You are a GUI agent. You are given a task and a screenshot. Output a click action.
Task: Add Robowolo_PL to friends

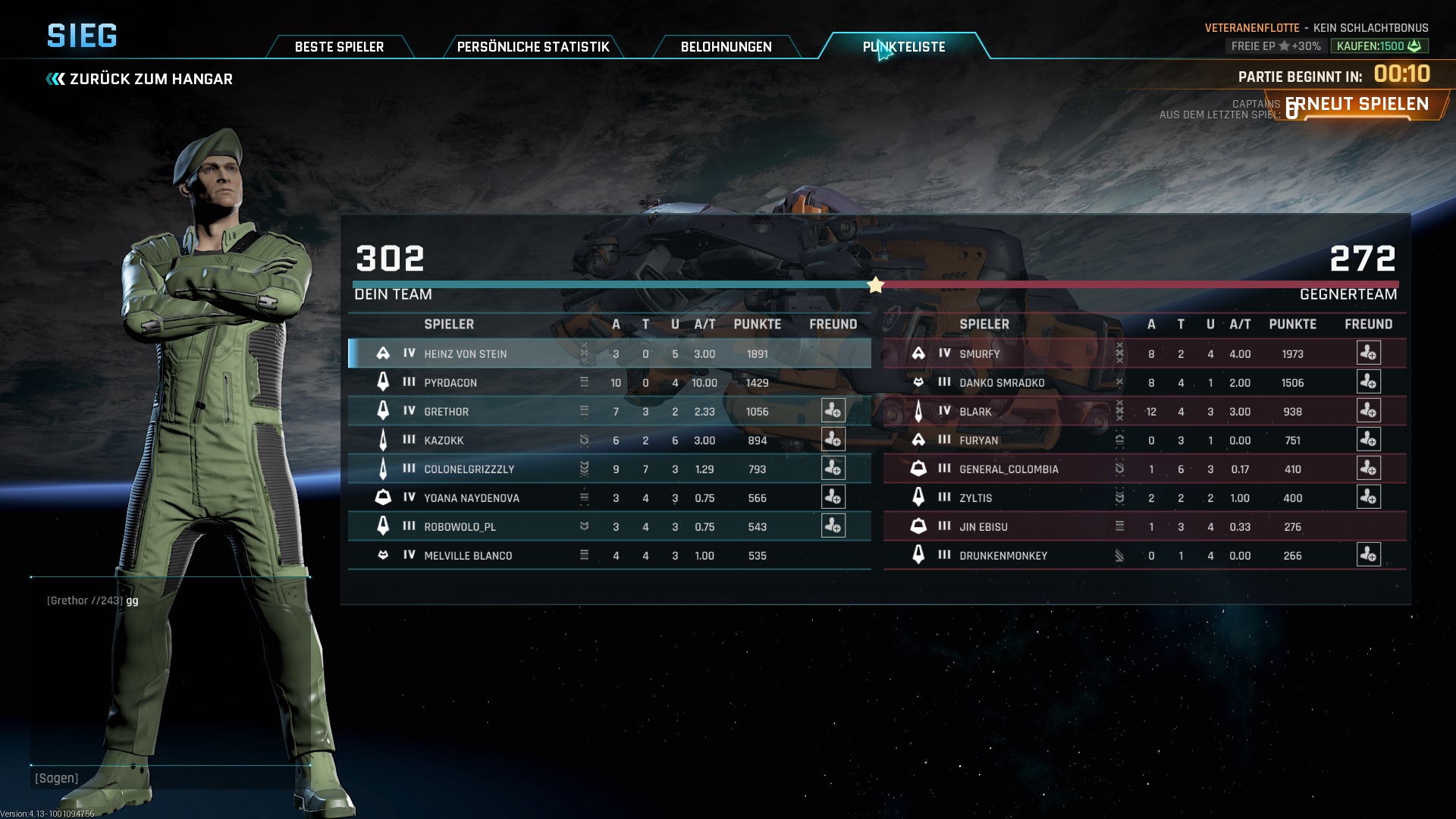coord(833,526)
